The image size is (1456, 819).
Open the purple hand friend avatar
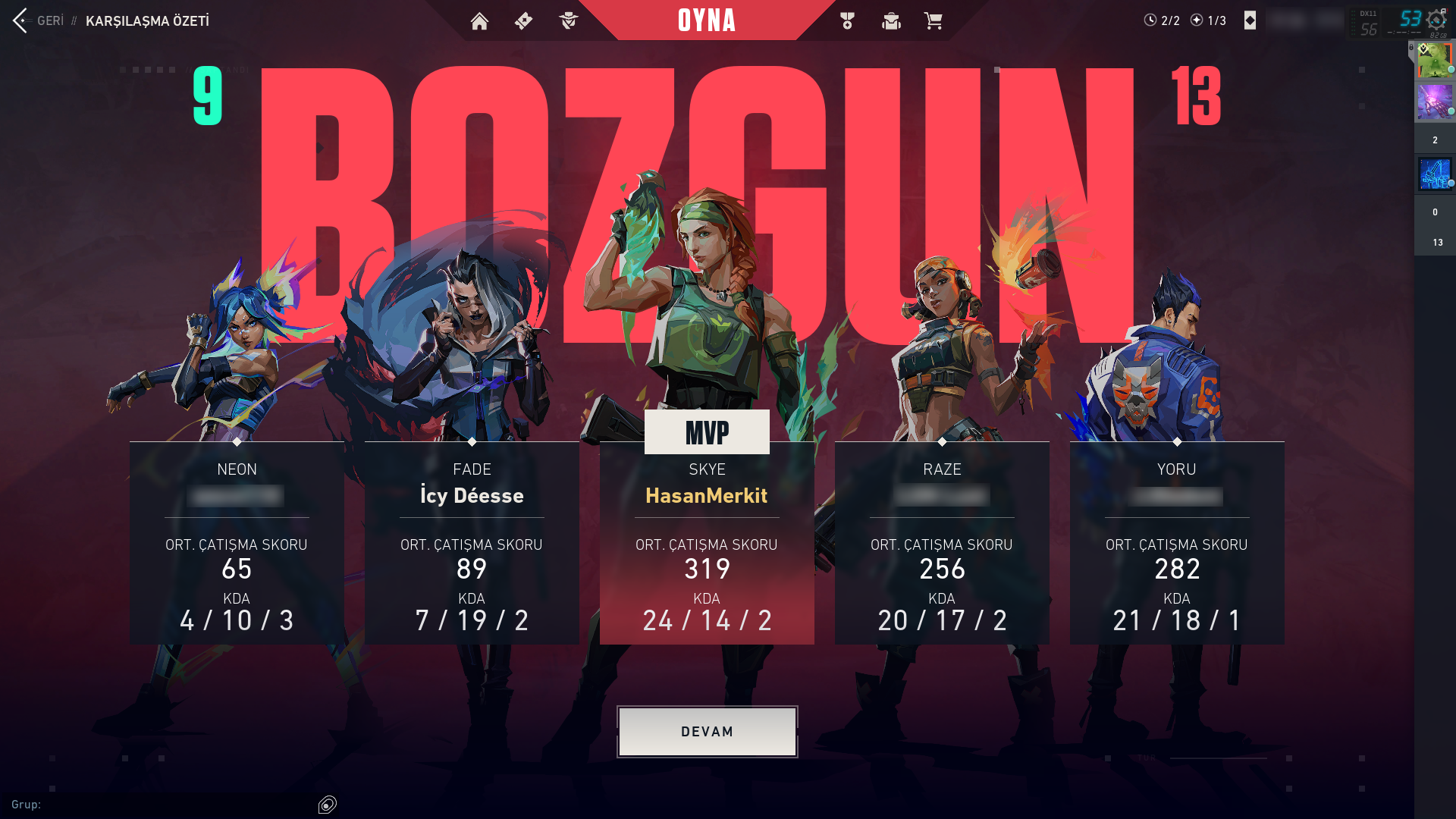[x=1434, y=102]
